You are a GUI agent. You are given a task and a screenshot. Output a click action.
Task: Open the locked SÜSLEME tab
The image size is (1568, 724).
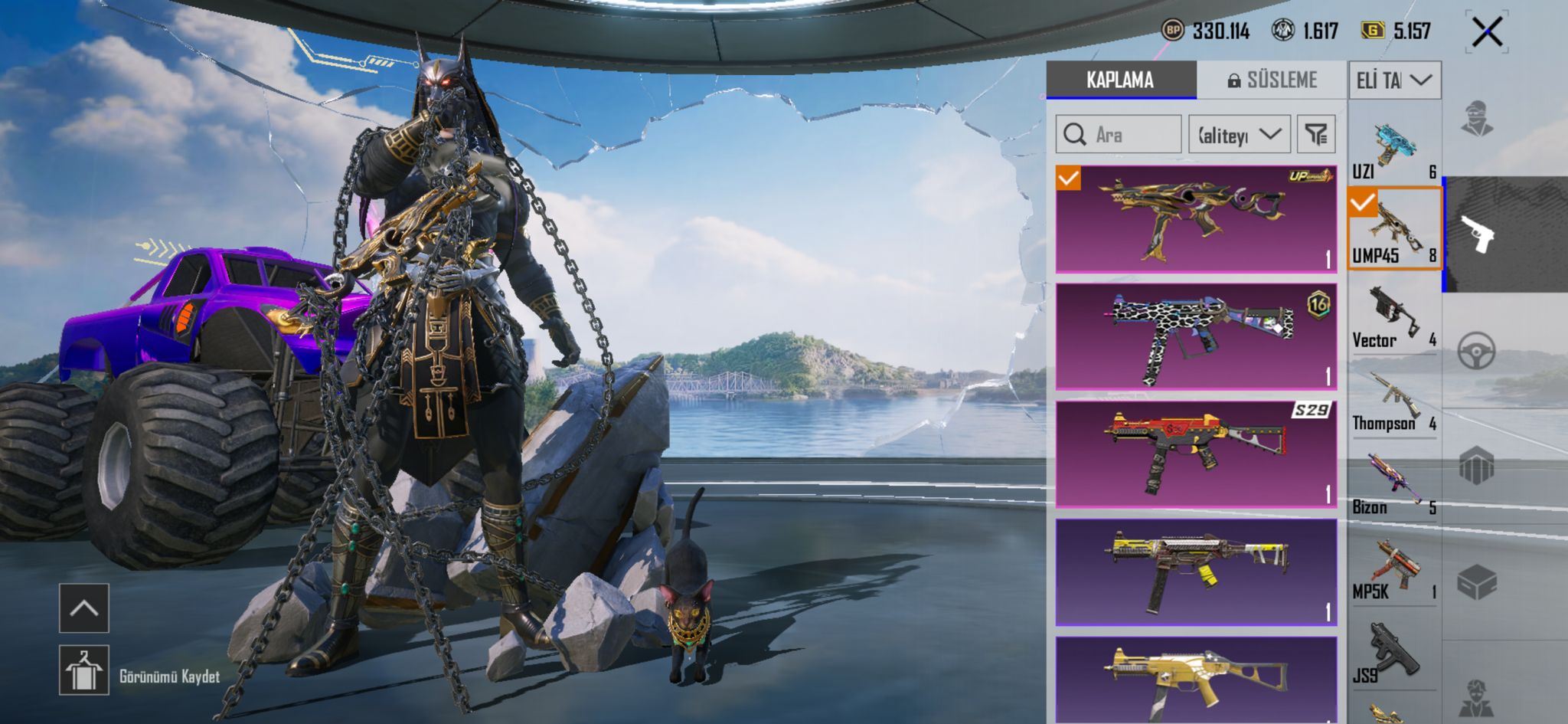coord(1272,80)
